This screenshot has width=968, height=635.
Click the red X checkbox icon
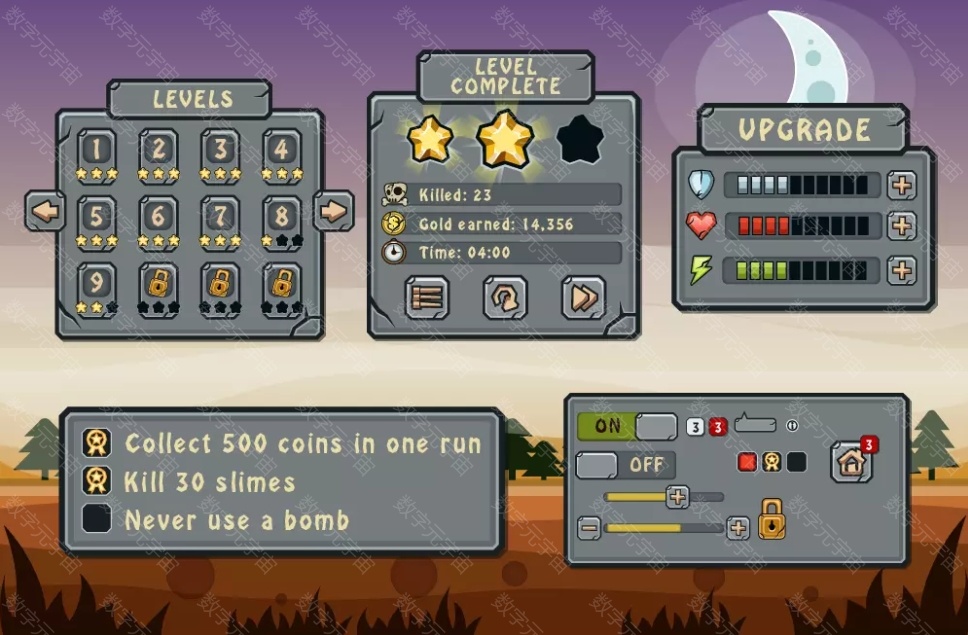tap(747, 462)
